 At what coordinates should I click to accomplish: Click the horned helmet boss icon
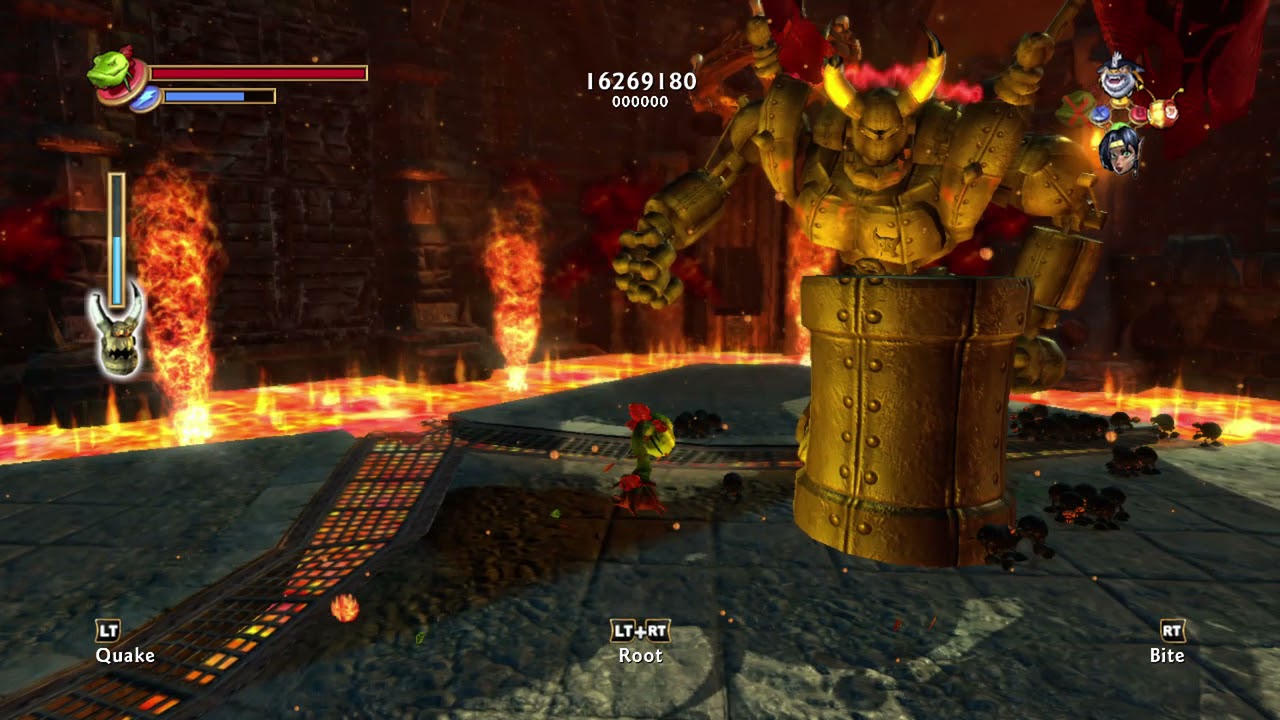point(118,338)
